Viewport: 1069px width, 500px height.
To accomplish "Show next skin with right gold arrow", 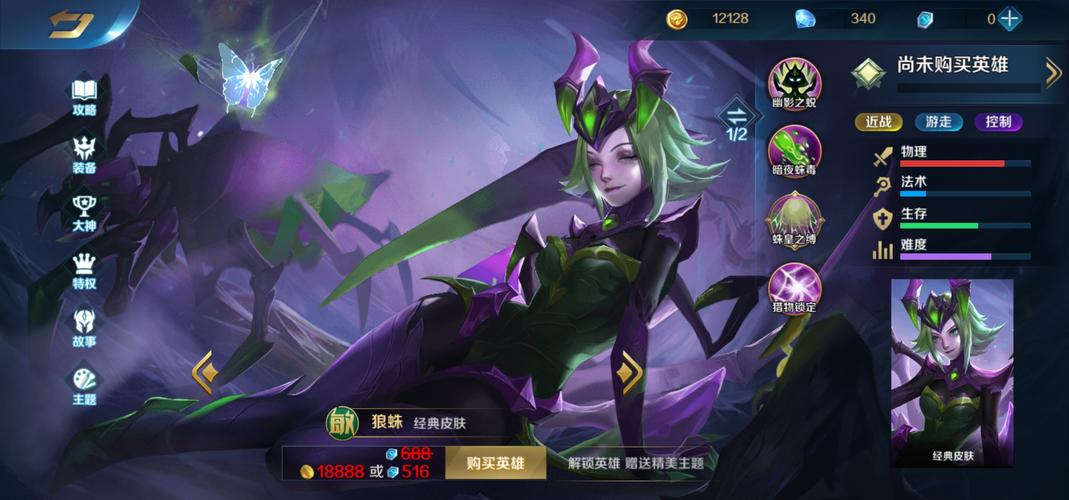I will pos(630,372).
